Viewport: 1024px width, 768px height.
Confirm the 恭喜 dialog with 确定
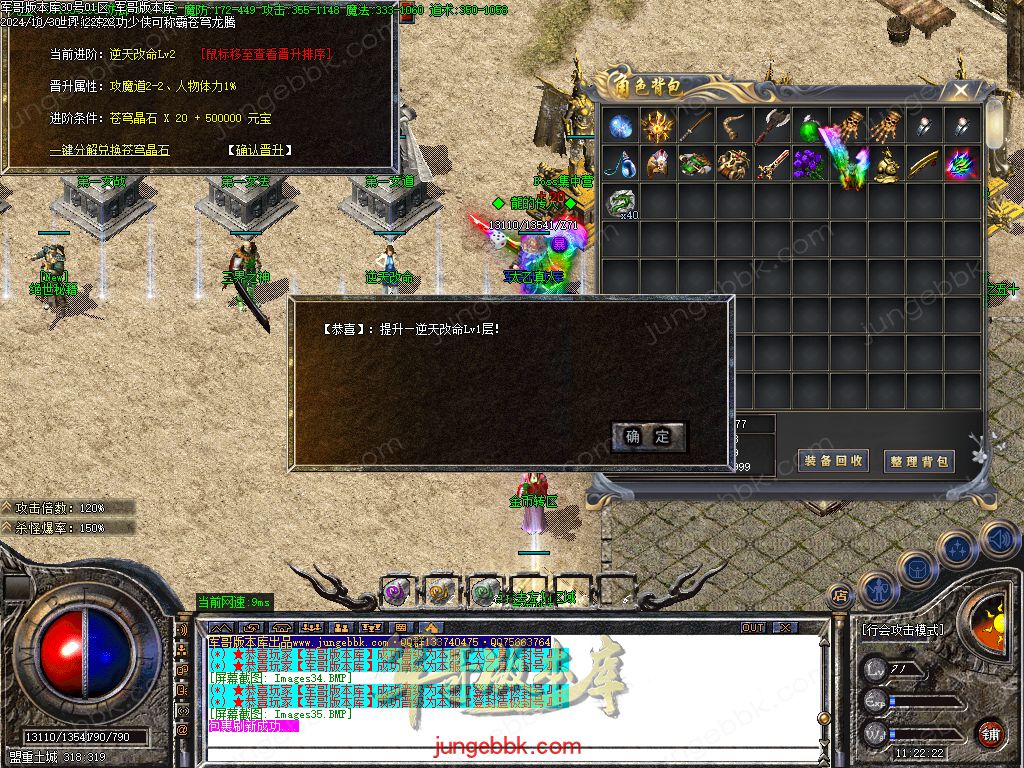click(x=648, y=436)
